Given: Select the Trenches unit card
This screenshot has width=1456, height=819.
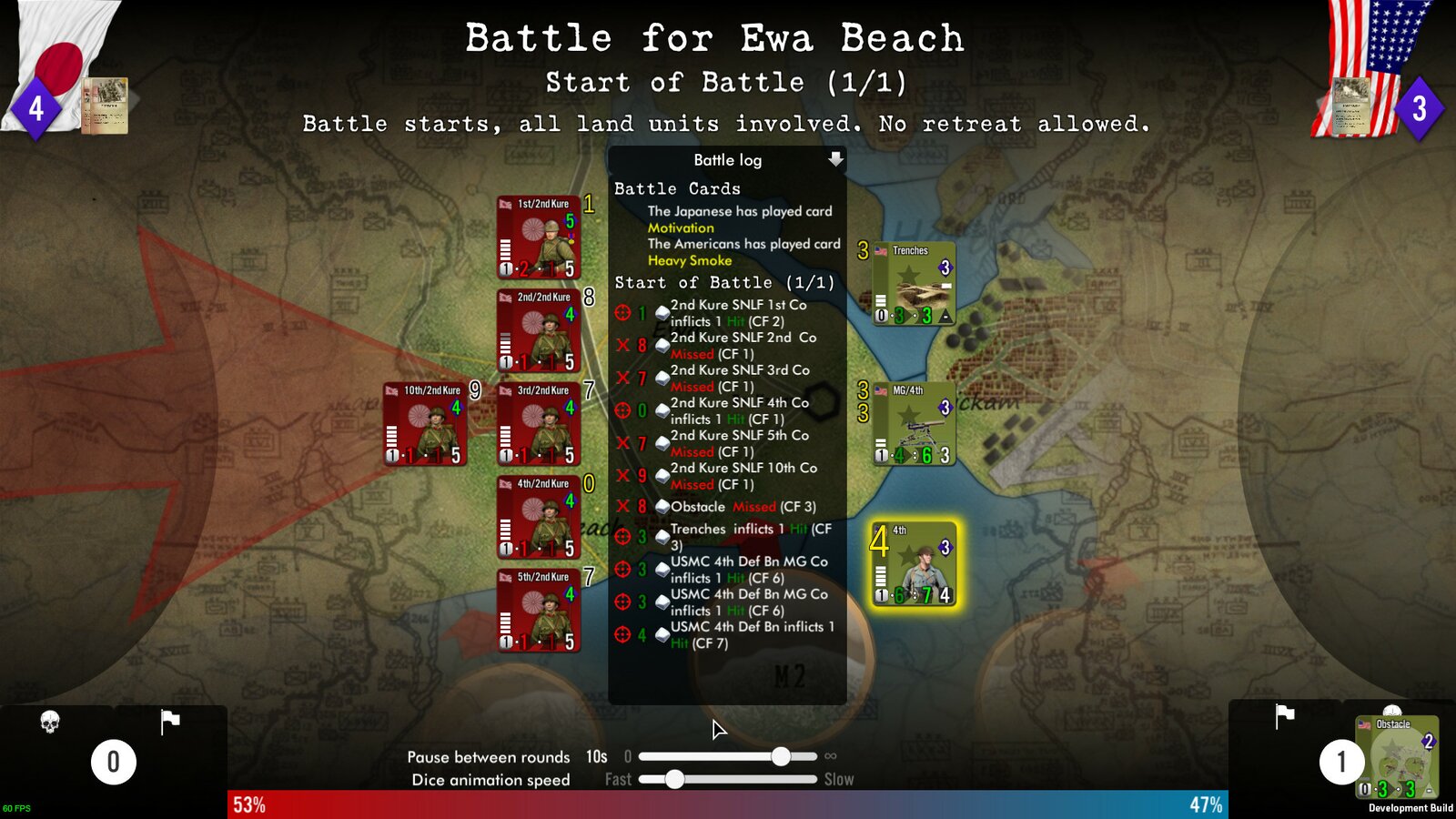Looking at the screenshot, I should pyautogui.click(x=913, y=282).
